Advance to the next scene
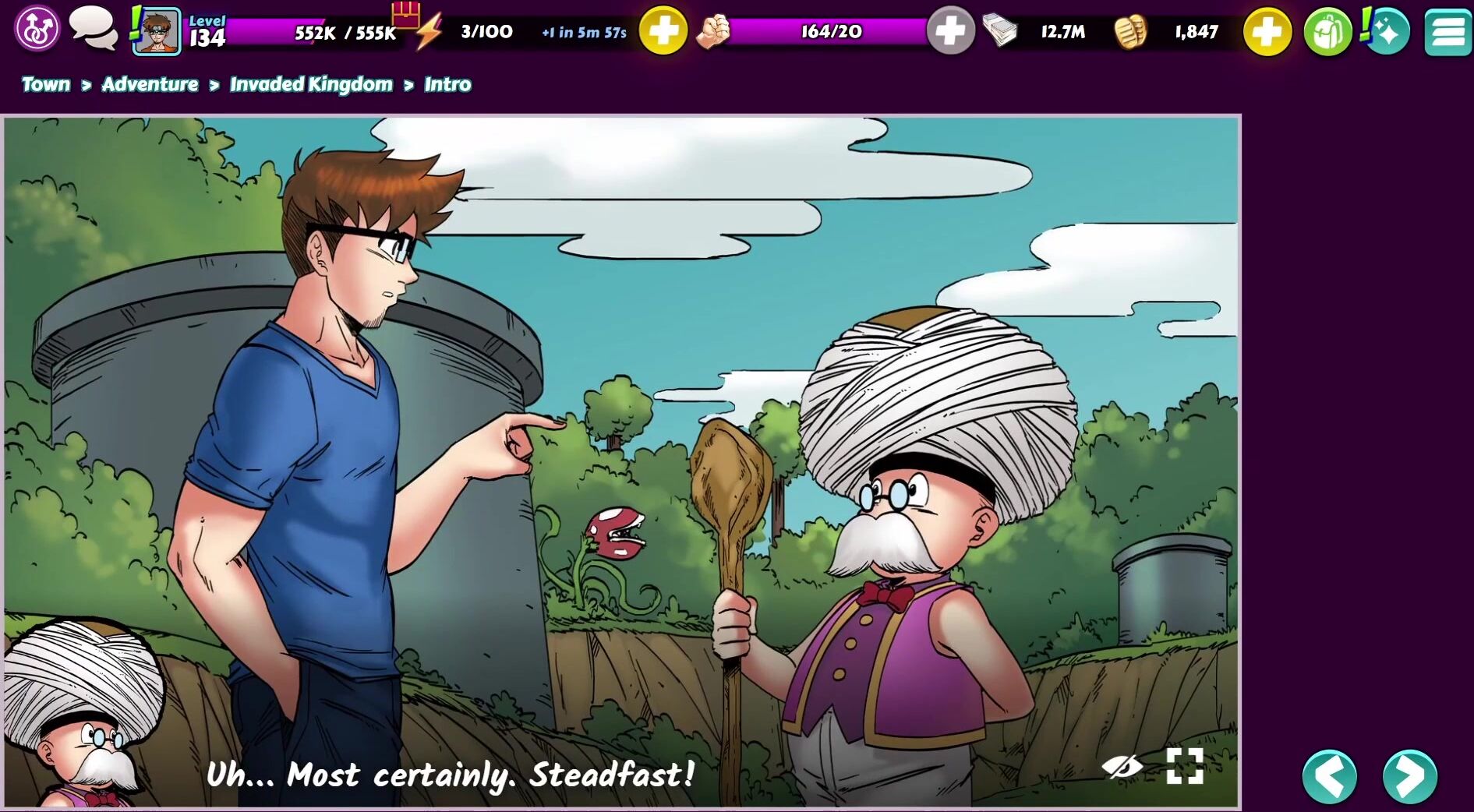 coord(1410,776)
